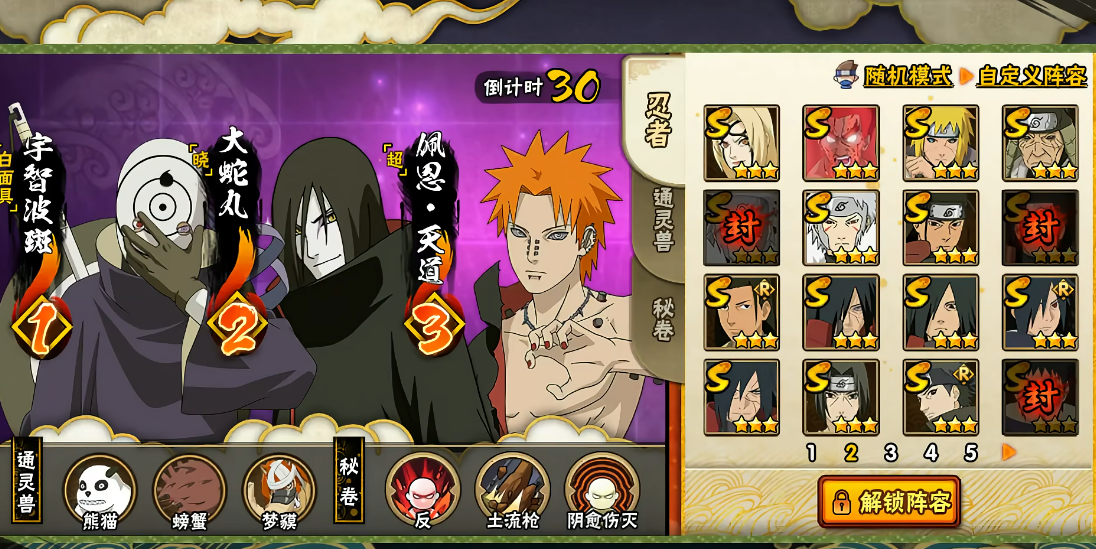The width and height of the screenshot is (1096, 549).
Task: Go to ninja page 5
Action: (x=970, y=453)
